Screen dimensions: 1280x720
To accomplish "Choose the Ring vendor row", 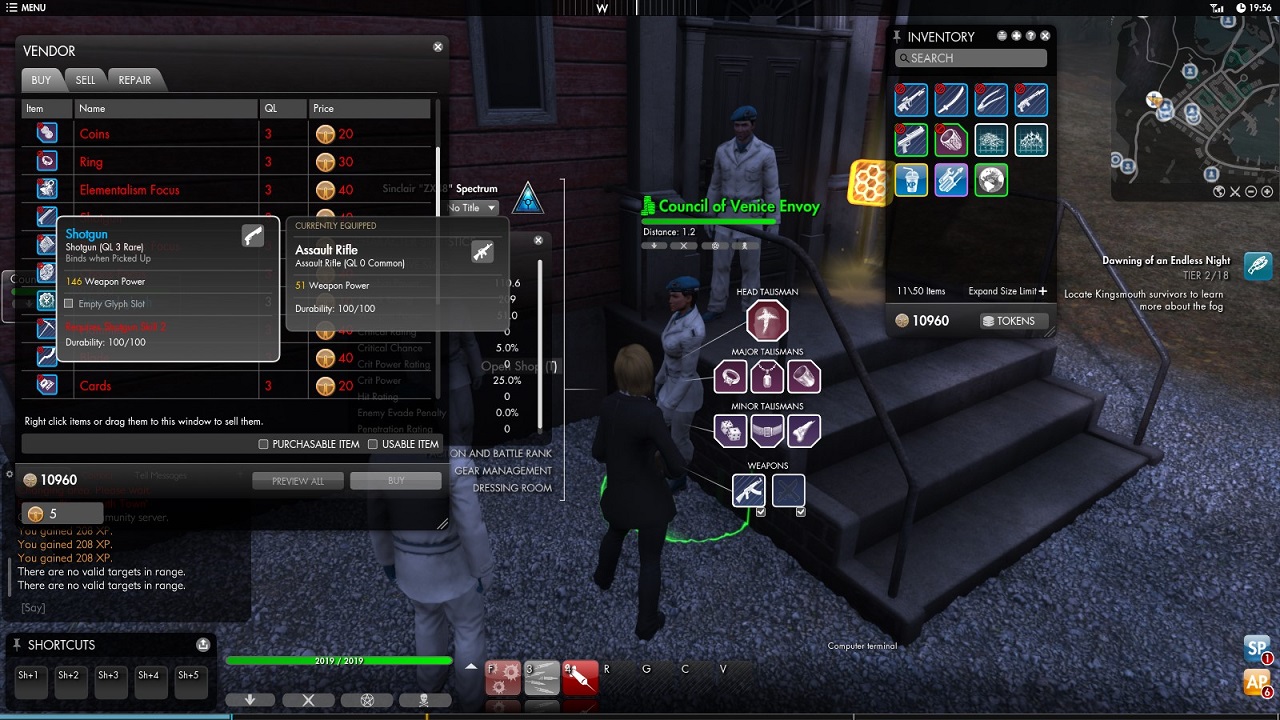I will coord(91,162).
